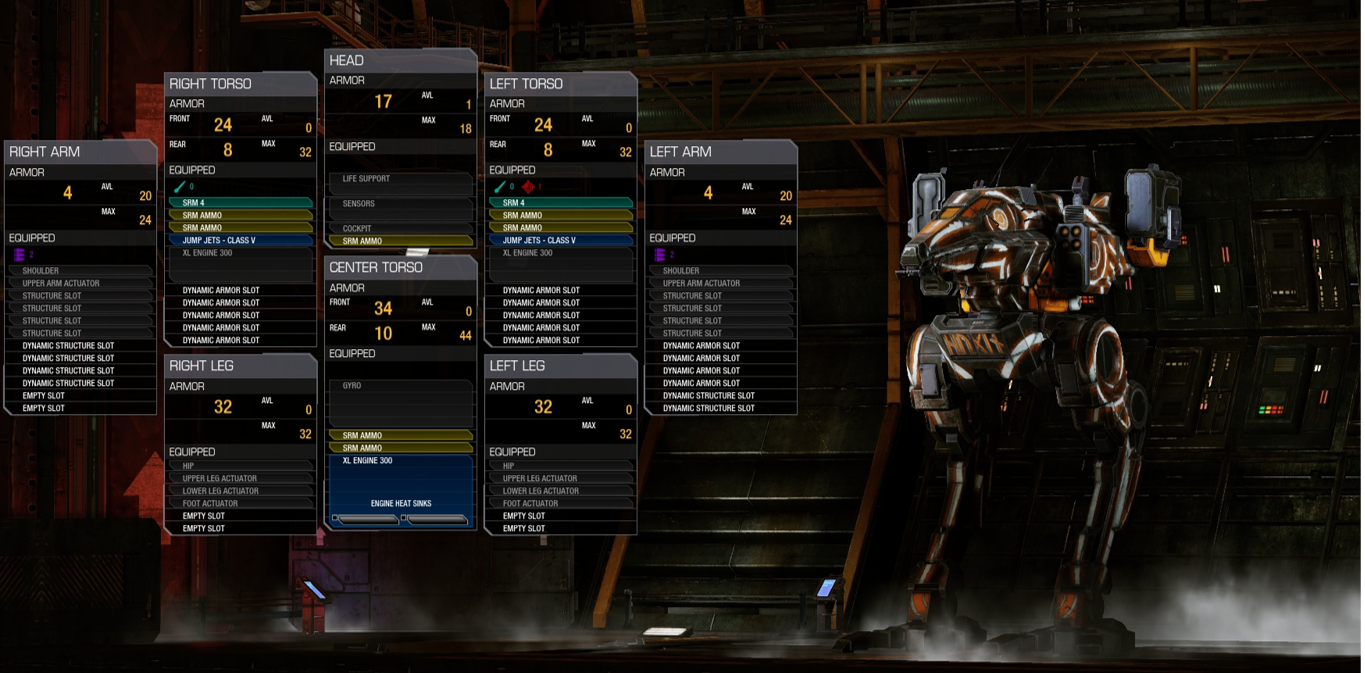Click the Gyro slot in Center Torso
Image resolution: width=1365 pixels, height=673 pixels.
pyautogui.click(x=400, y=386)
